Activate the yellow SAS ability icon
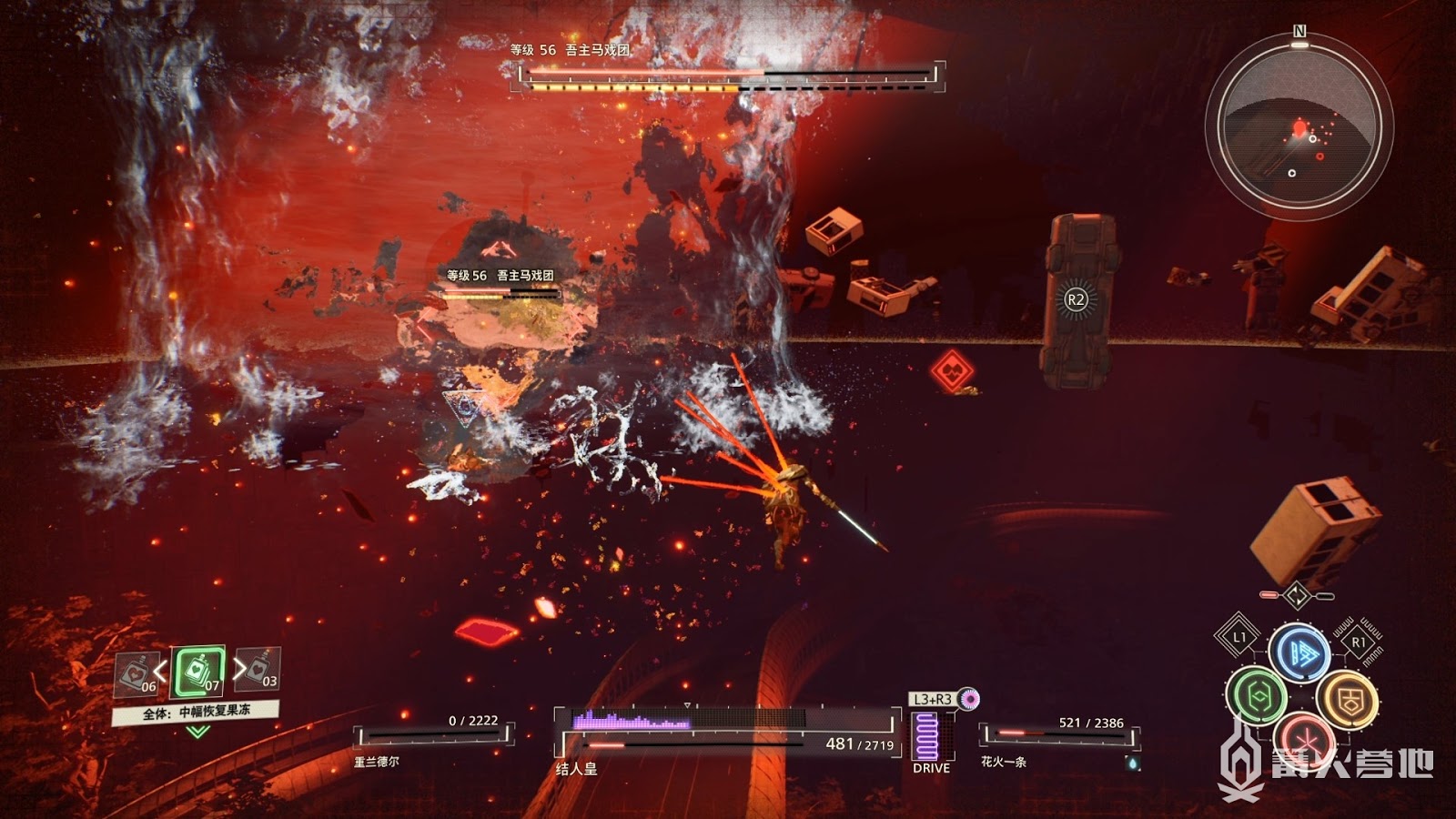This screenshot has height=819, width=1456. coord(1347,699)
